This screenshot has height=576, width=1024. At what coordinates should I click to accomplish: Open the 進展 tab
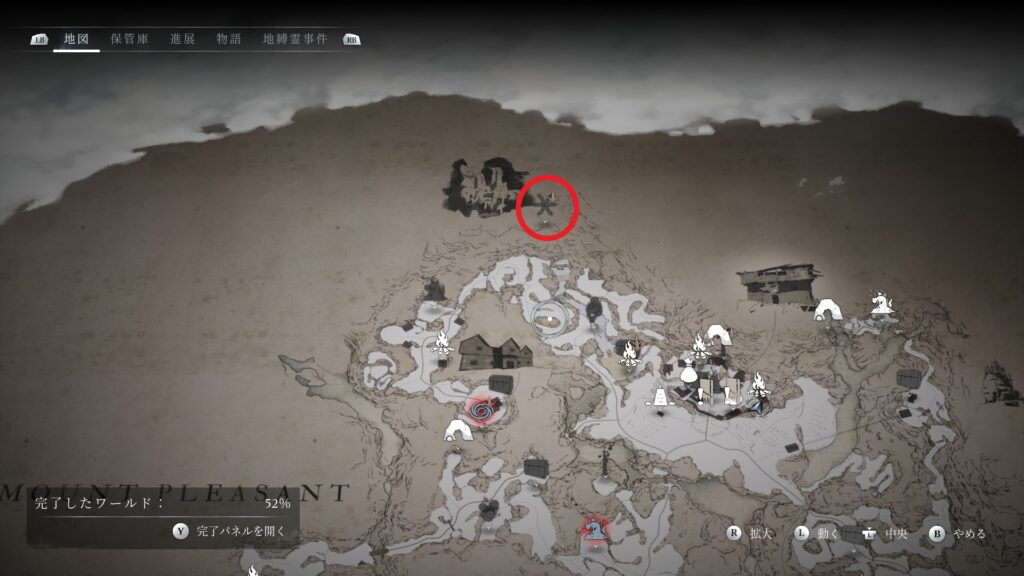click(x=182, y=39)
